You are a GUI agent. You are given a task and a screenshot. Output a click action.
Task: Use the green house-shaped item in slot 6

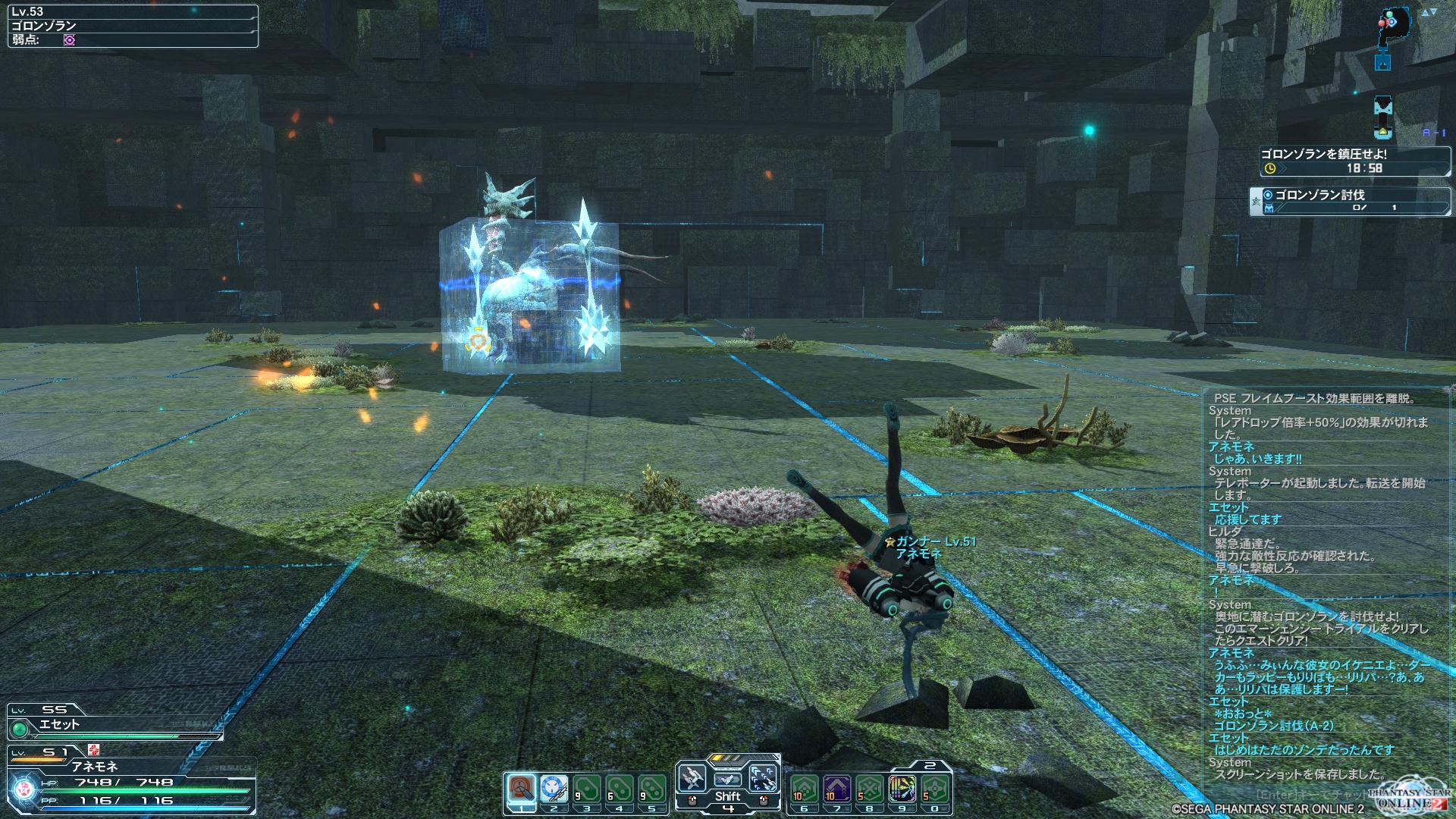(x=805, y=789)
